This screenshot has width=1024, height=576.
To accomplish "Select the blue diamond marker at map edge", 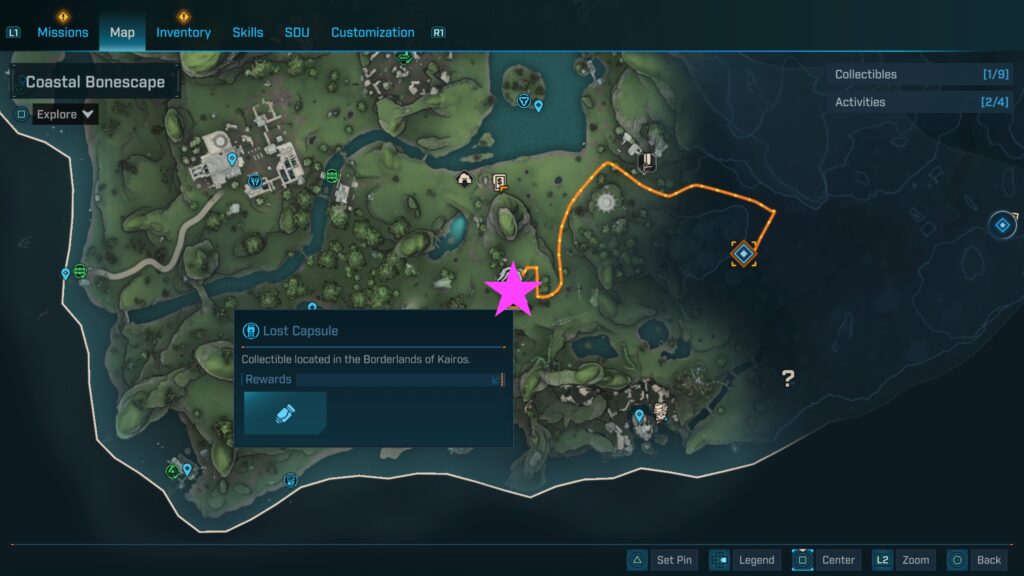I will pyautogui.click(x=1001, y=224).
